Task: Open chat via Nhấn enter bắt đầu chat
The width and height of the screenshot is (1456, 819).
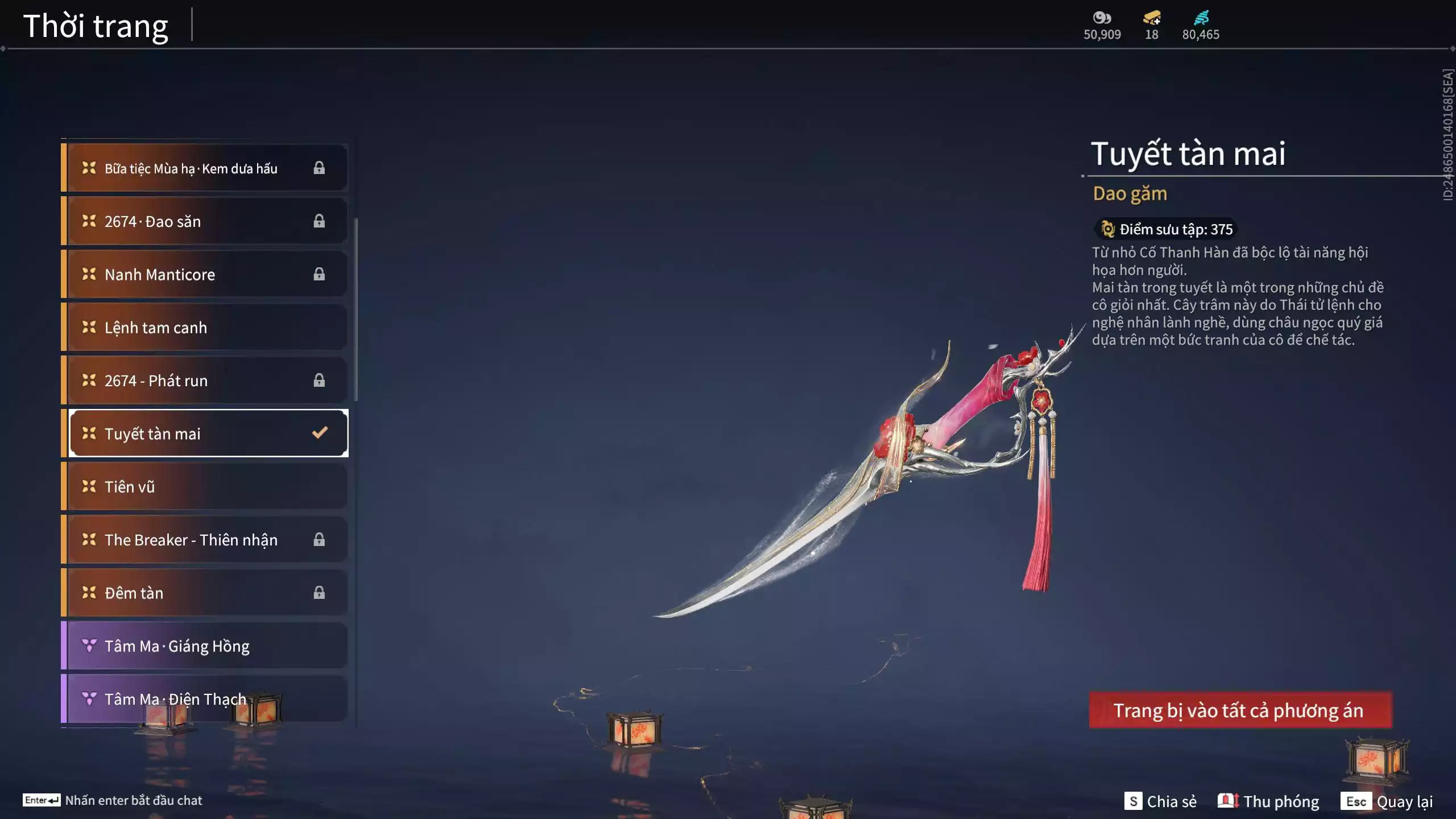Action: pyautogui.click(x=113, y=800)
